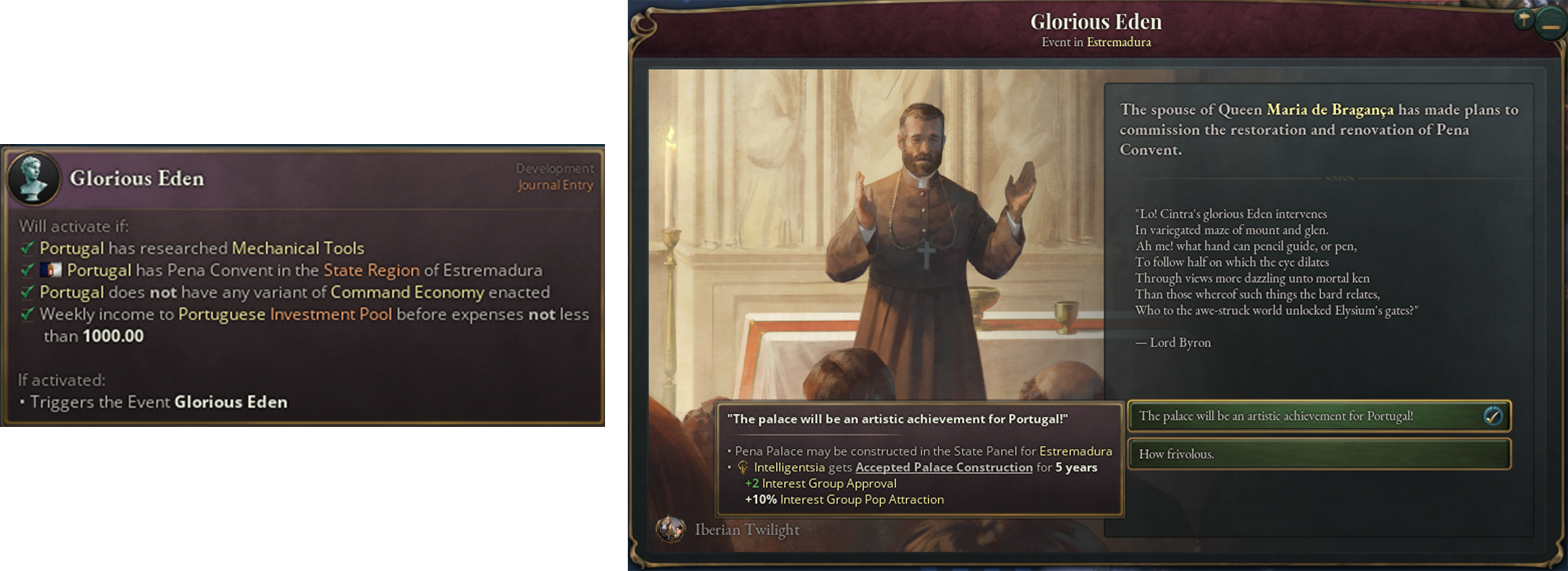Click the signpost icon to view Estremadura
Image resolution: width=1568 pixels, height=571 pixels.
tap(1524, 20)
